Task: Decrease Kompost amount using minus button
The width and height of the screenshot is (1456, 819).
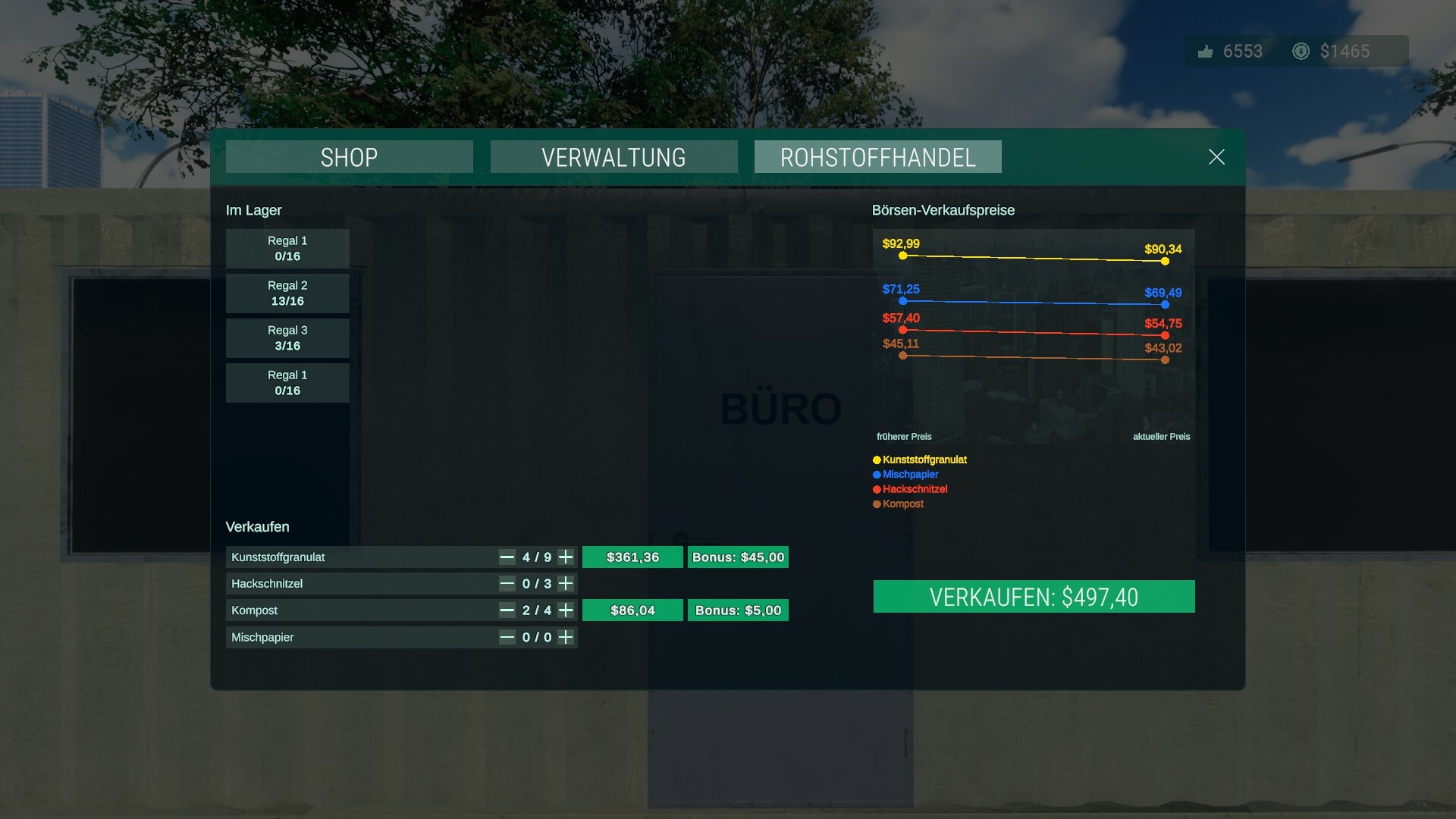Action: coord(507,610)
